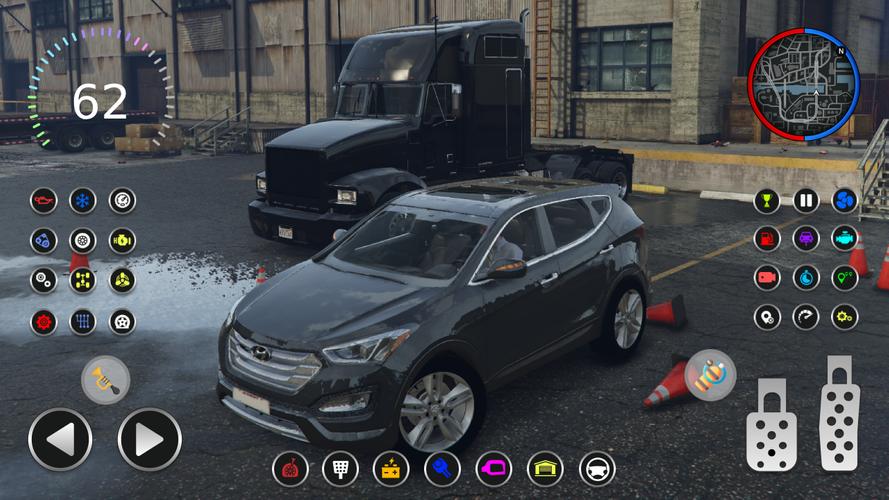This screenshot has height=500, width=889.
Task: Open the yellow garage icon
Action: (x=545, y=468)
